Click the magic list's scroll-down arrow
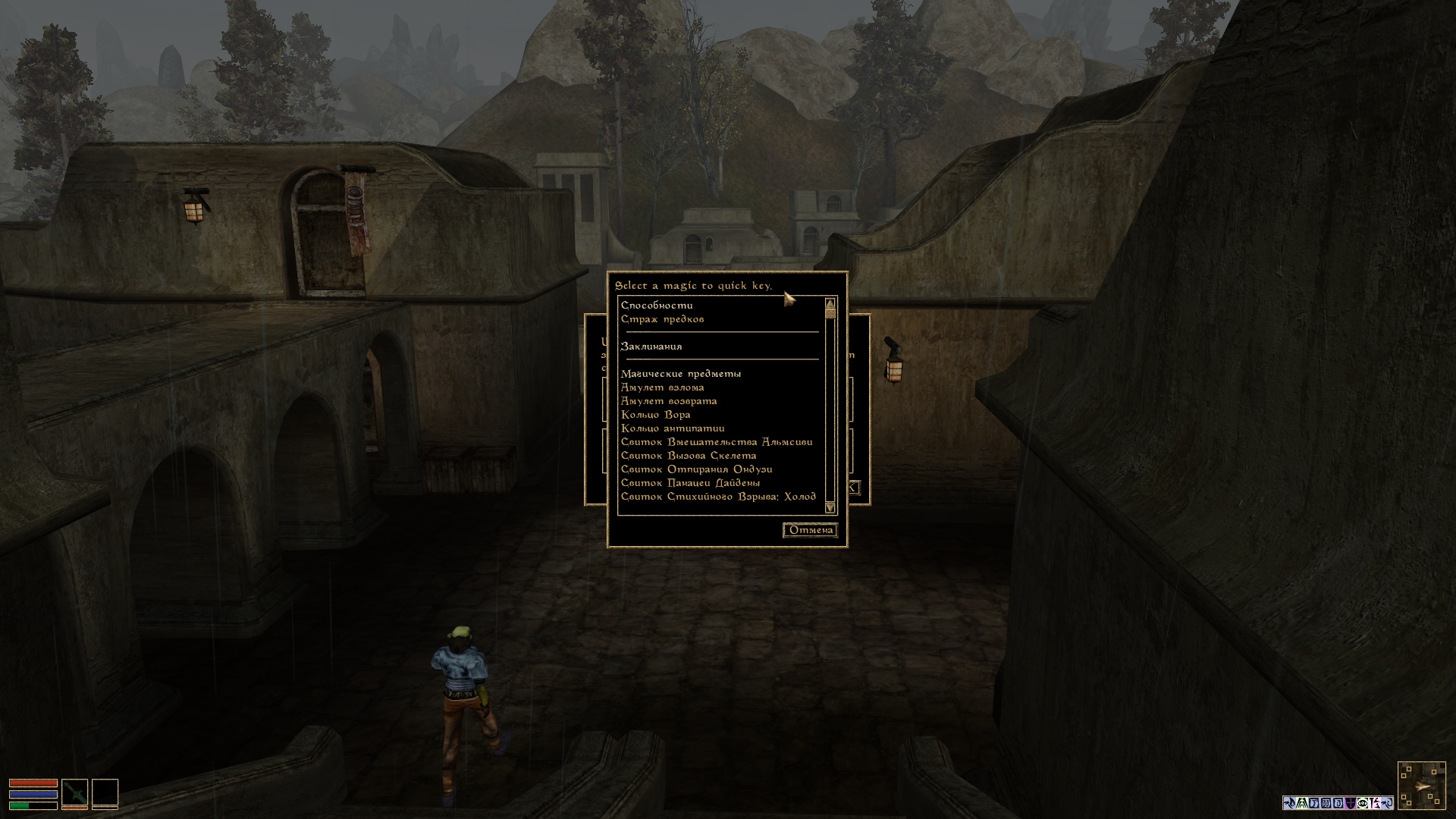This screenshot has height=819, width=1456. pyautogui.click(x=830, y=507)
